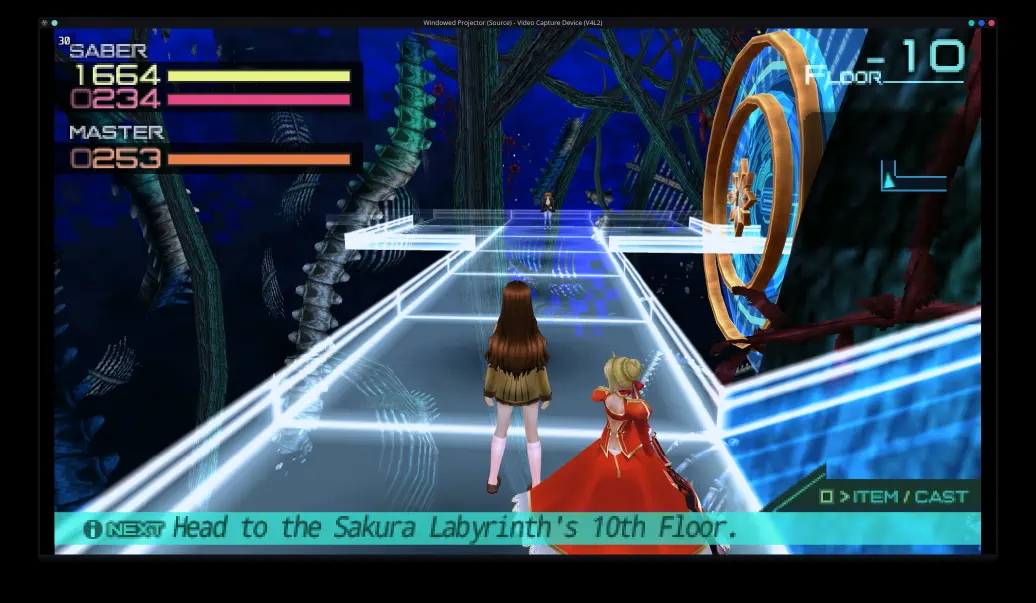Click the labyrinth minimap
The height and width of the screenshot is (603, 1036).
tap(913, 177)
